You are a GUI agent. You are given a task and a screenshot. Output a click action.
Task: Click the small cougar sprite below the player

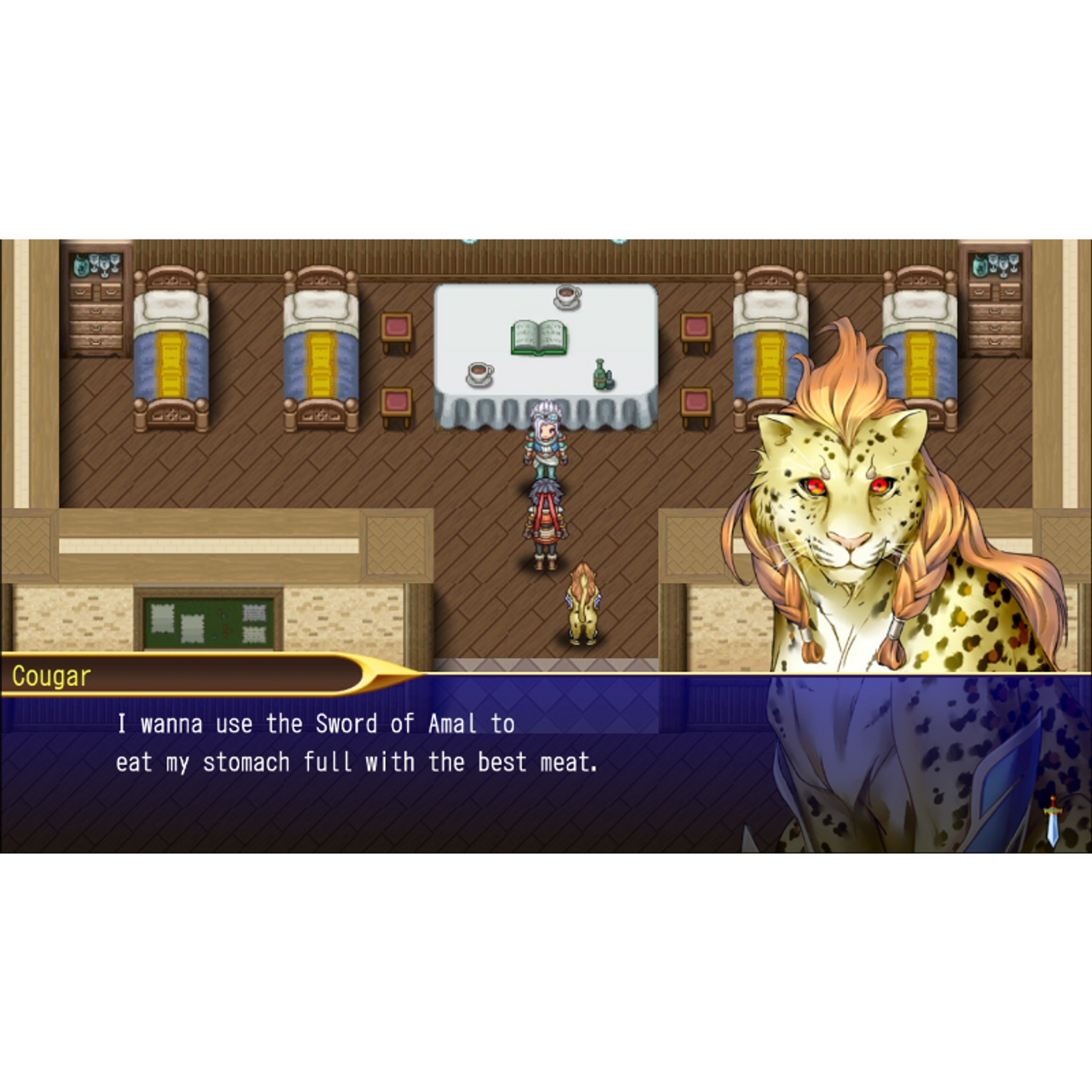(x=583, y=606)
